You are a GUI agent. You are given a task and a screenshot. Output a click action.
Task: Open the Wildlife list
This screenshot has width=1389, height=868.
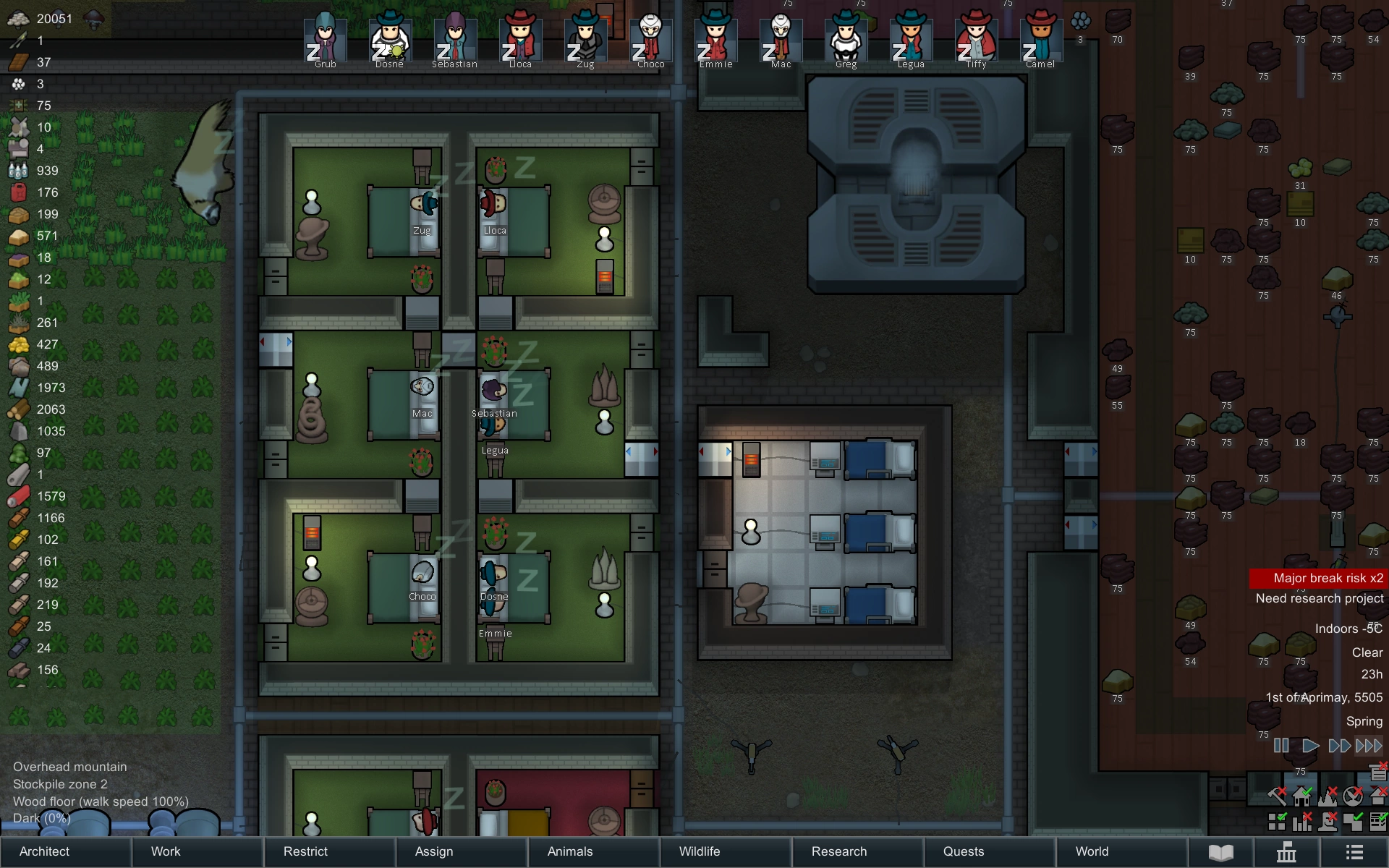tap(700, 851)
